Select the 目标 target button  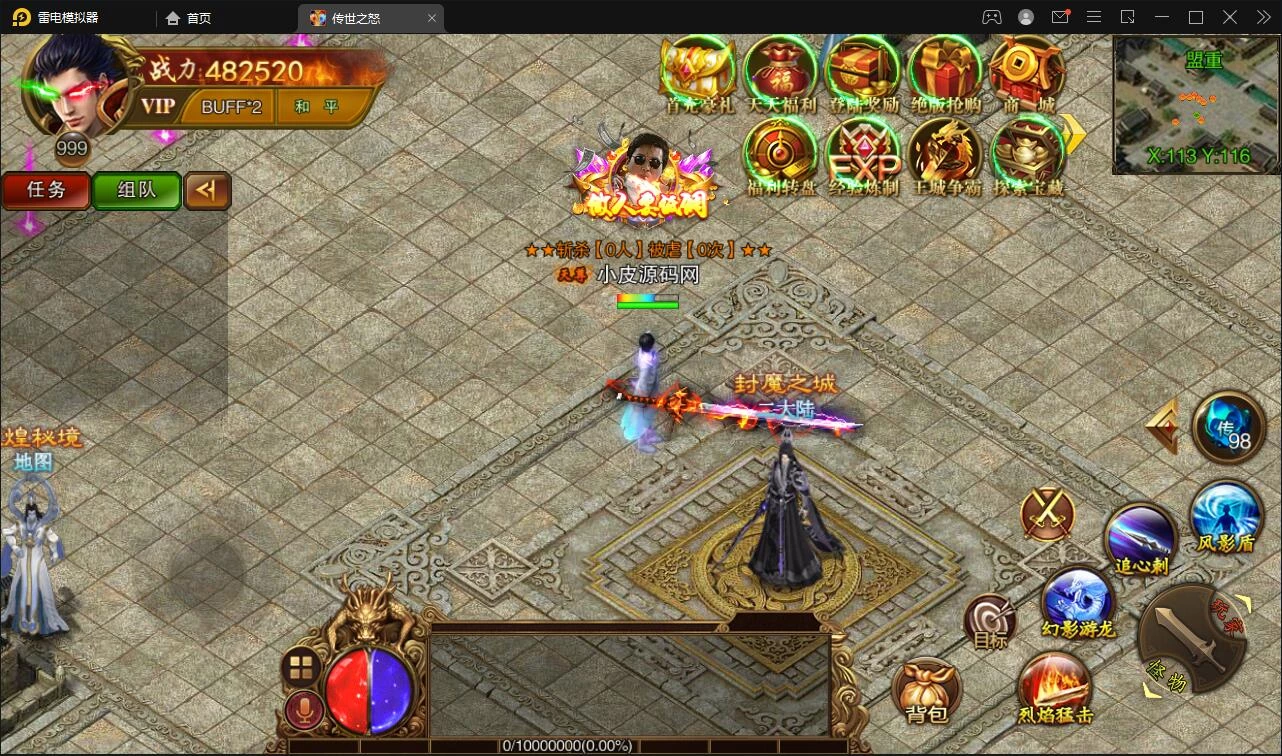click(989, 621)
